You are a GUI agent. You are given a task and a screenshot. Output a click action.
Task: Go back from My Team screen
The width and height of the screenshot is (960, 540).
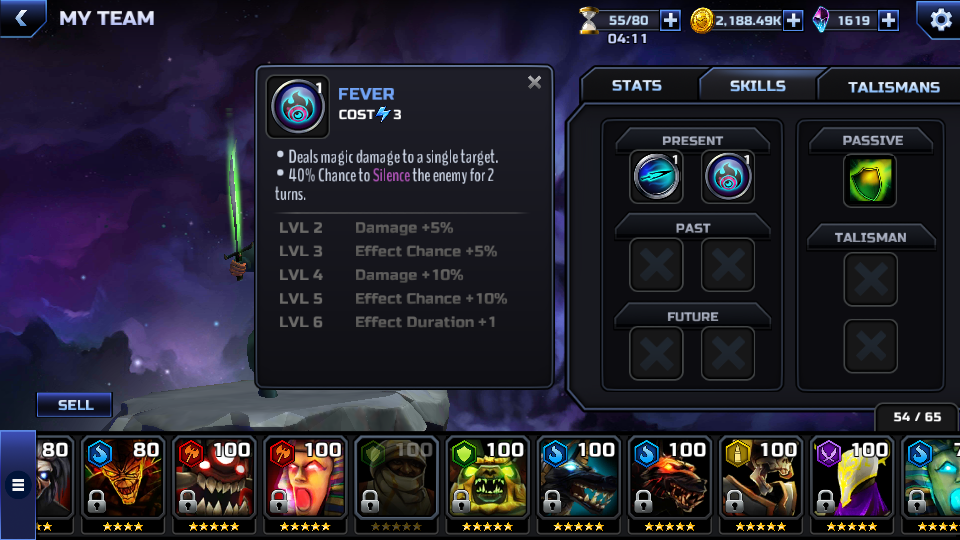click(20, 17)
